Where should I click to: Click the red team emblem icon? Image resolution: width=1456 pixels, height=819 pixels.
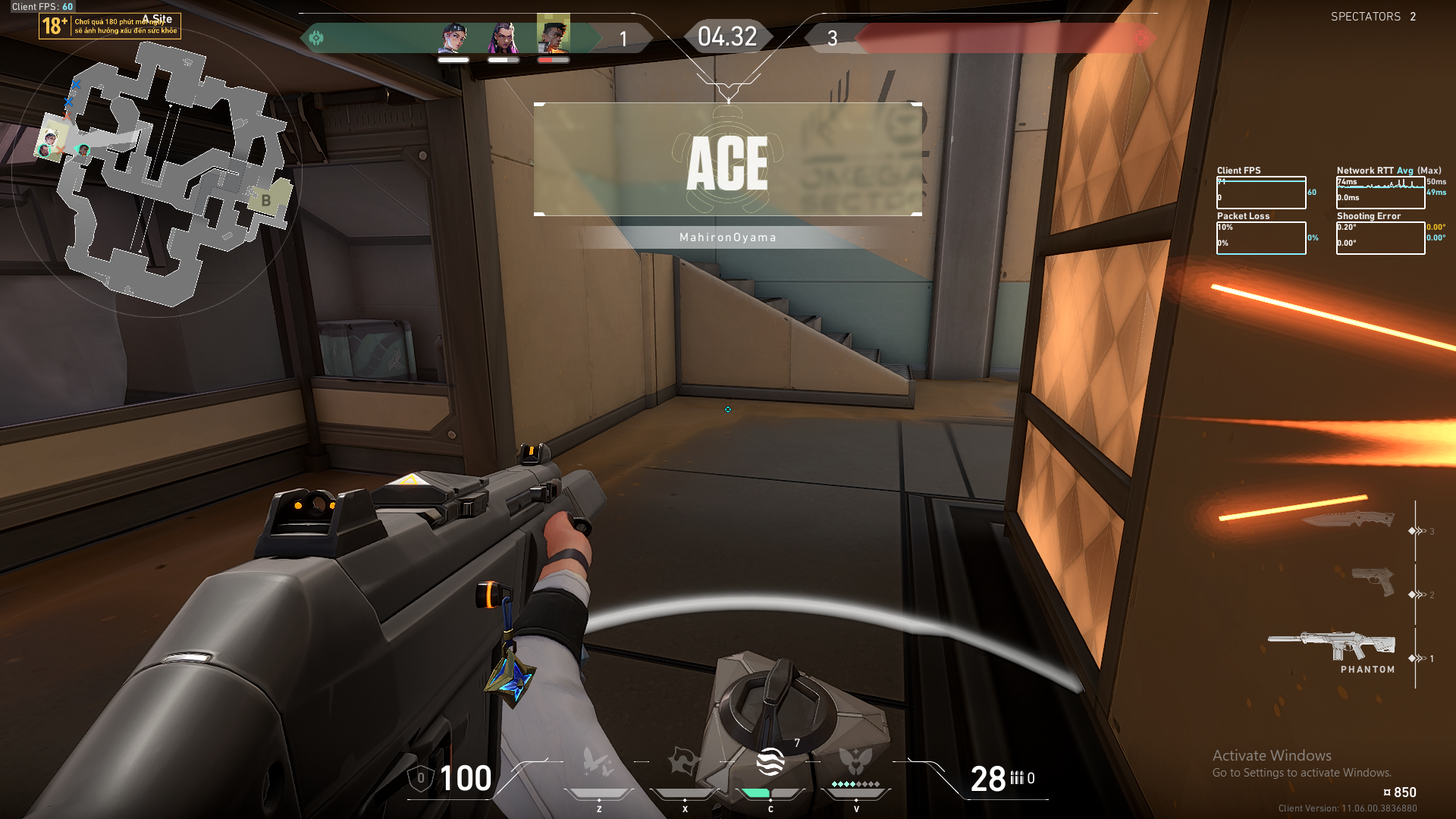1140,38
